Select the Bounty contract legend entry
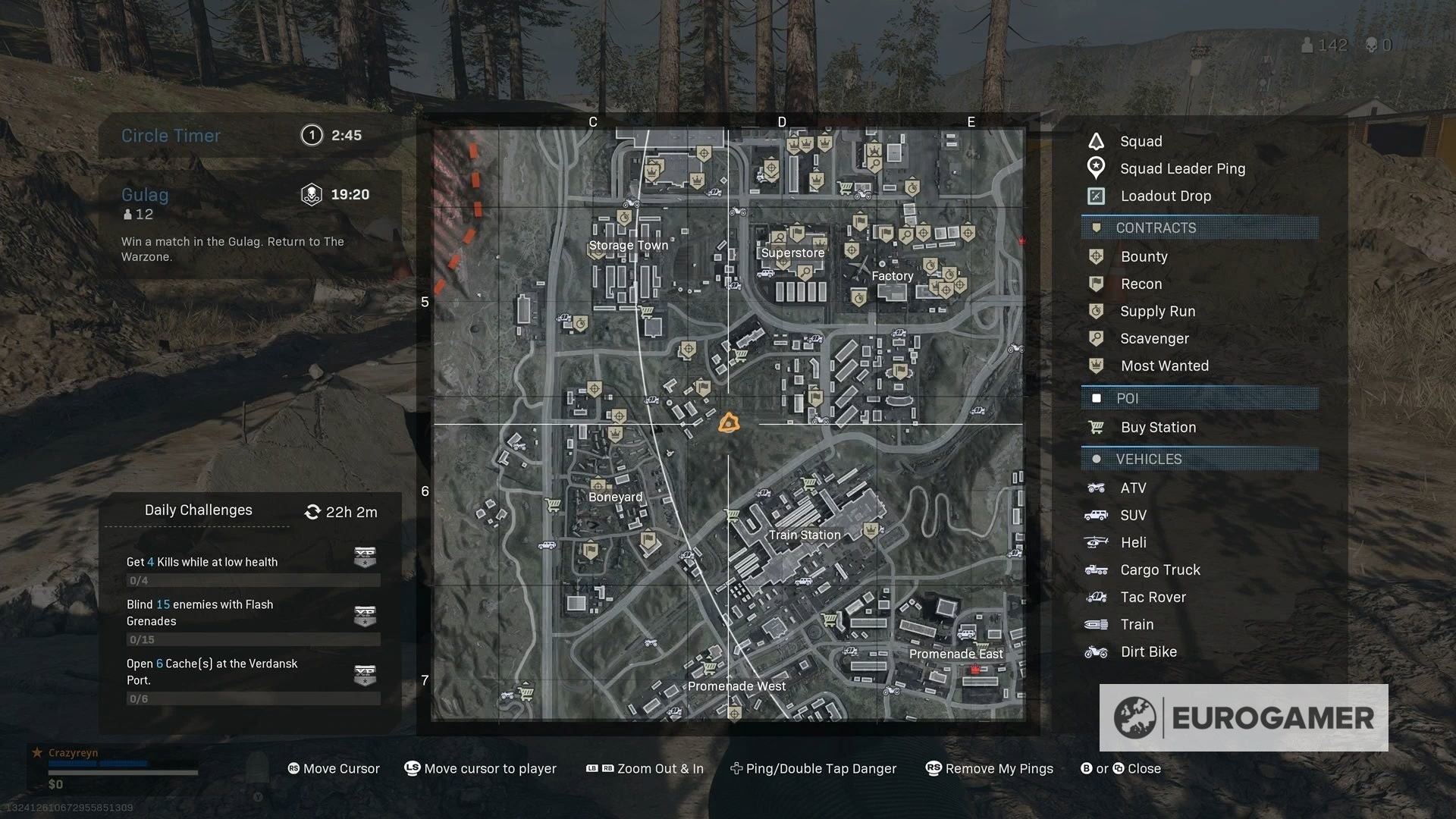This screenshot has width=1456, height=819. point(1144,257)
